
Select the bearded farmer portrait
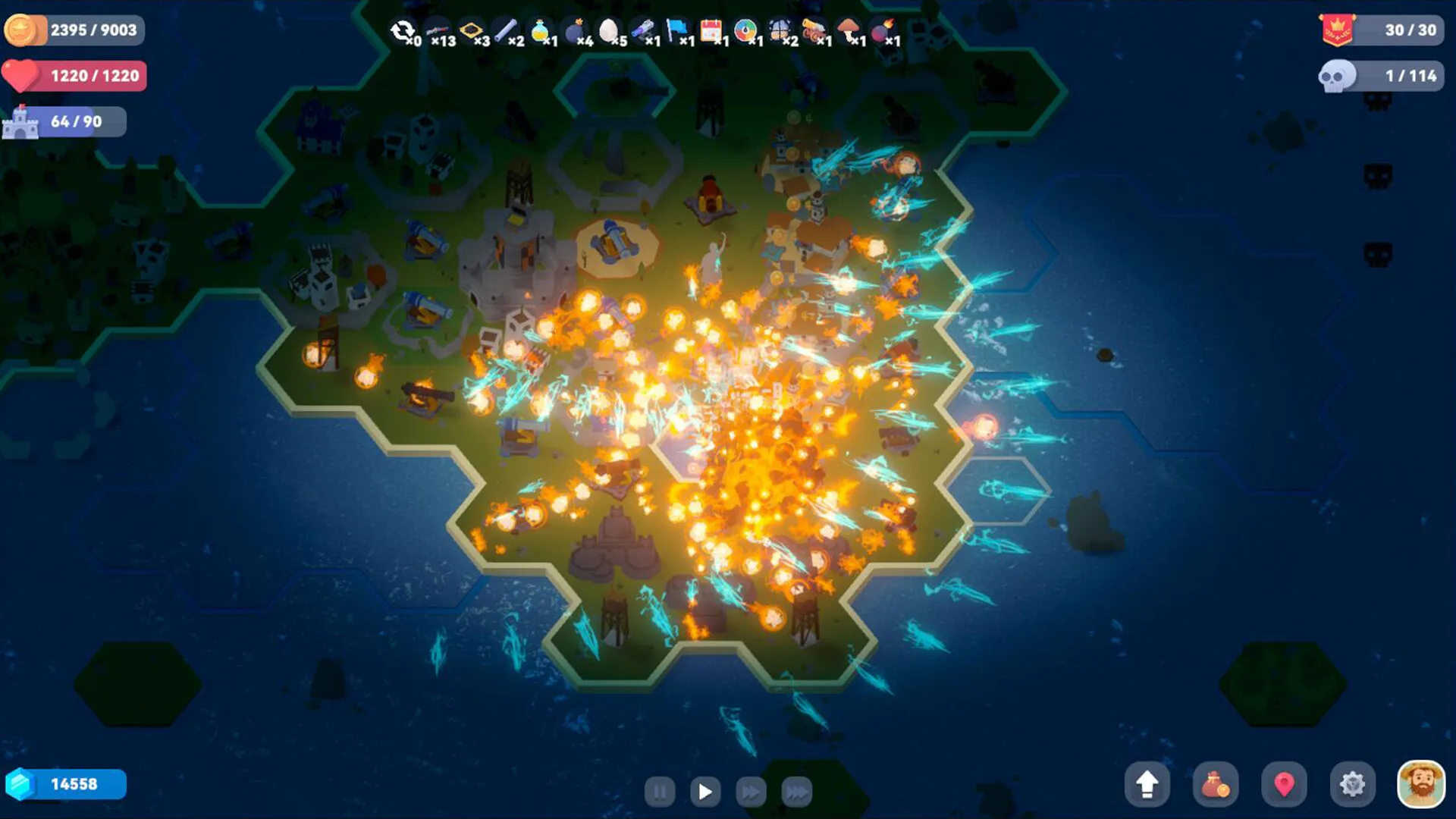click(1420, 784)
